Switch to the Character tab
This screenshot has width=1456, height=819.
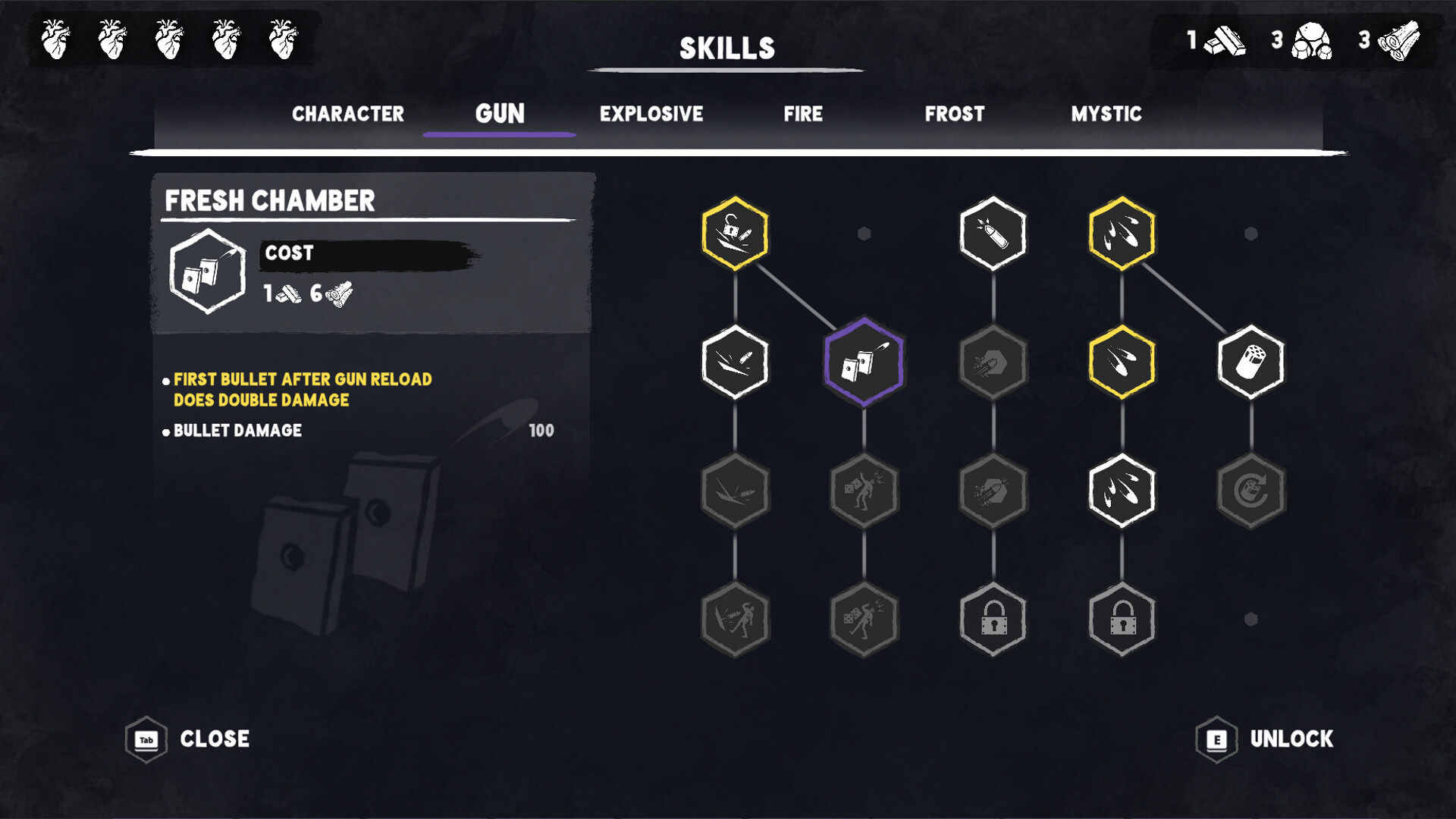(x=347, y=115)
